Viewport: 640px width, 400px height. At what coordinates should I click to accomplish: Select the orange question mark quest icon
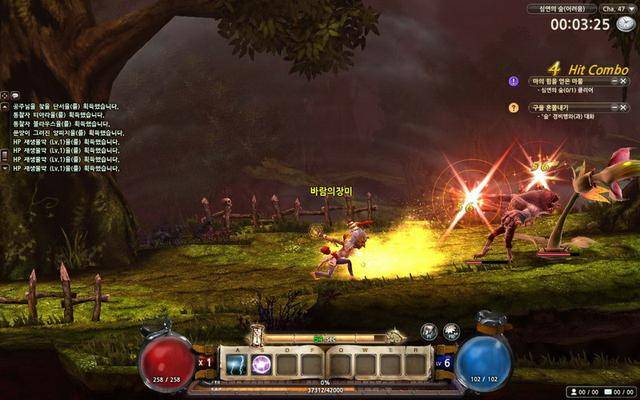tap(514, 107)
